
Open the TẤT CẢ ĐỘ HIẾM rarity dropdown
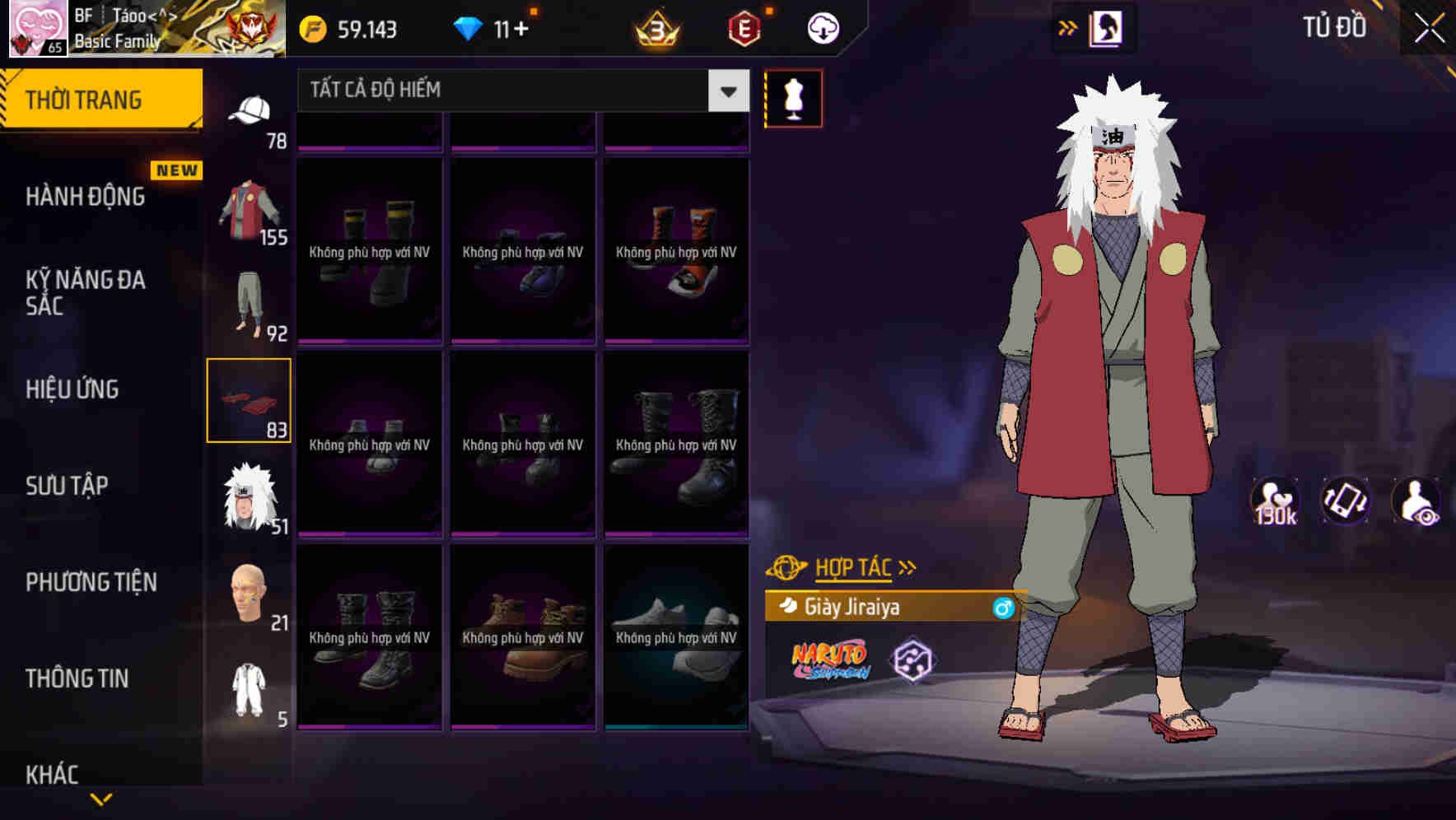coord(519,91)
